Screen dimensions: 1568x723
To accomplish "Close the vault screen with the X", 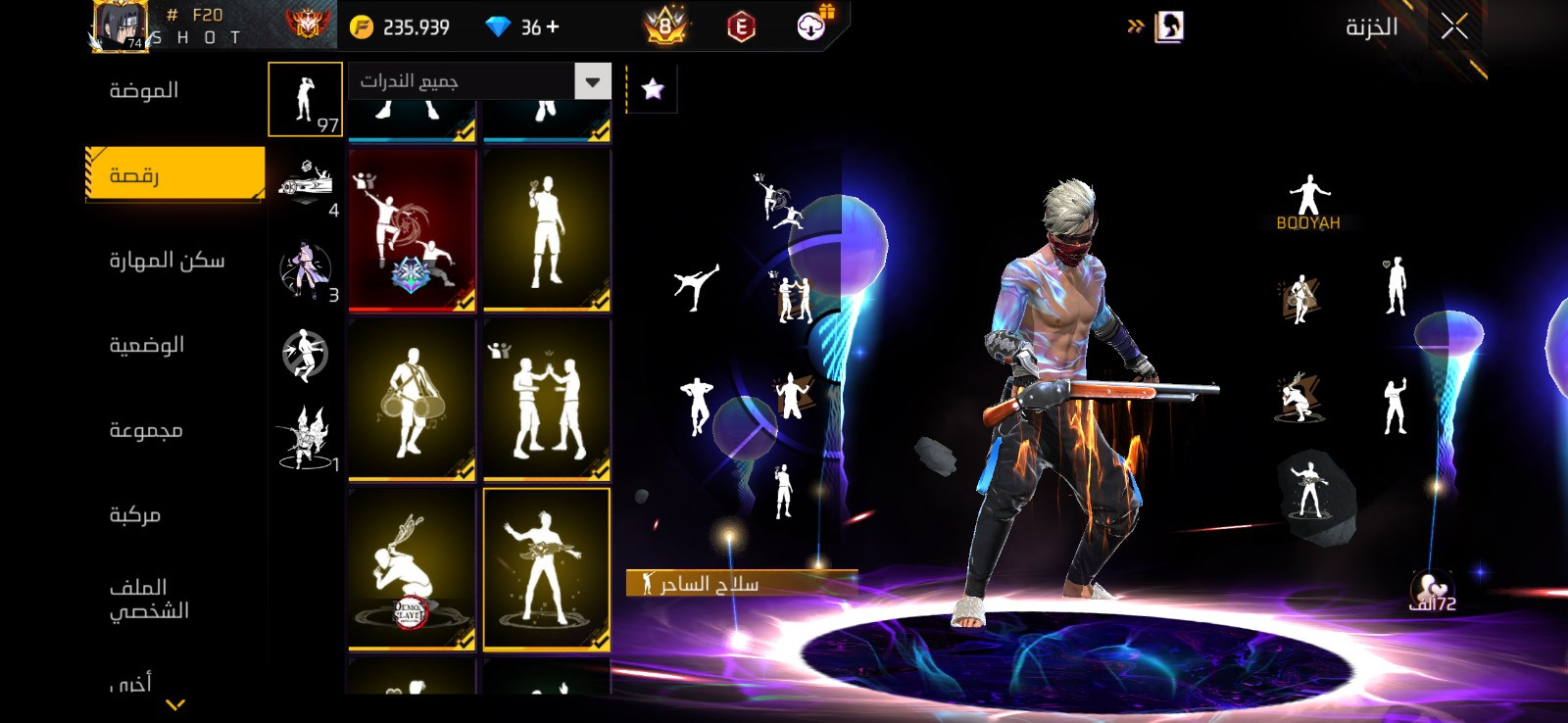I will tap(1454, 26).
